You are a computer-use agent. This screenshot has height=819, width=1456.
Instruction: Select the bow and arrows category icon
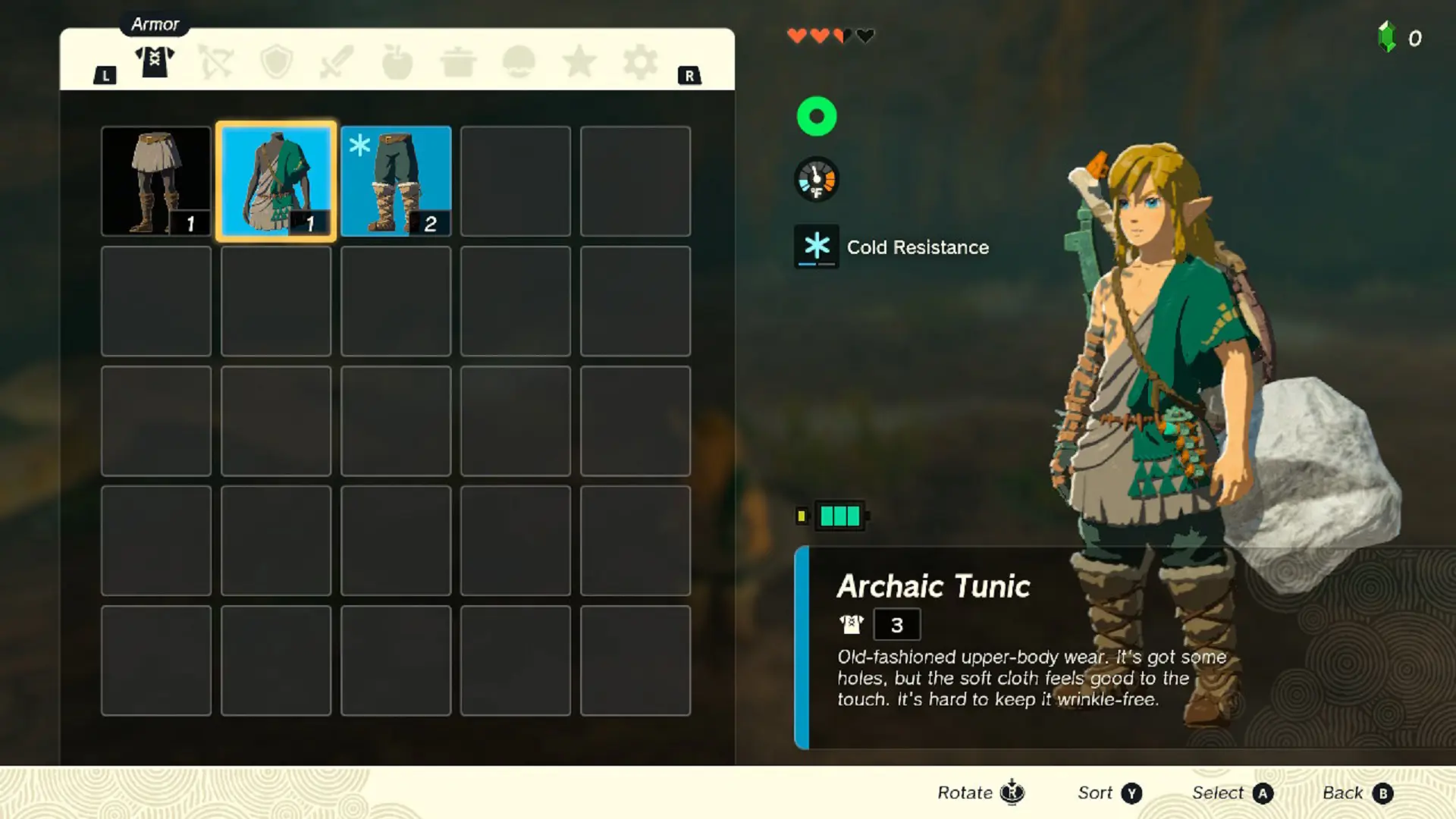tap(215, 61)
